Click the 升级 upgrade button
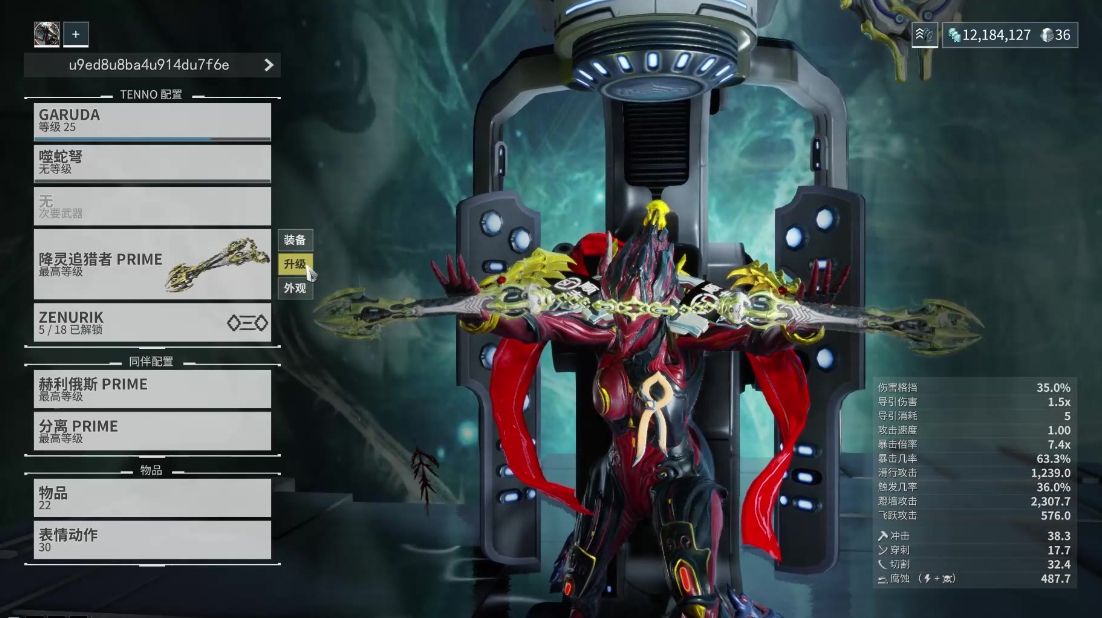This screenshot has height=618, width=1102. pyautogui.click(x=295, y=264)
